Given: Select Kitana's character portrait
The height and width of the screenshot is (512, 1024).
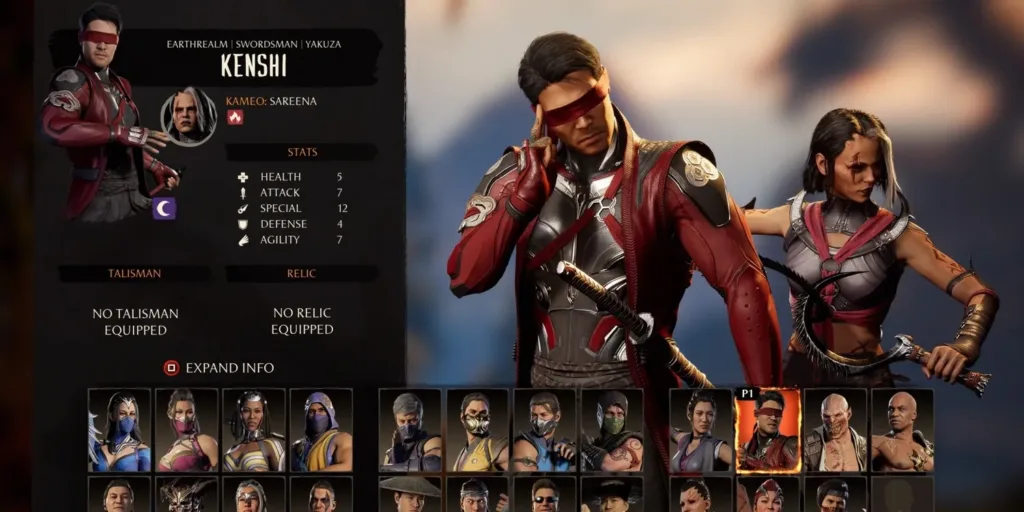Looking at the screenshot, I should click(119, 430).
